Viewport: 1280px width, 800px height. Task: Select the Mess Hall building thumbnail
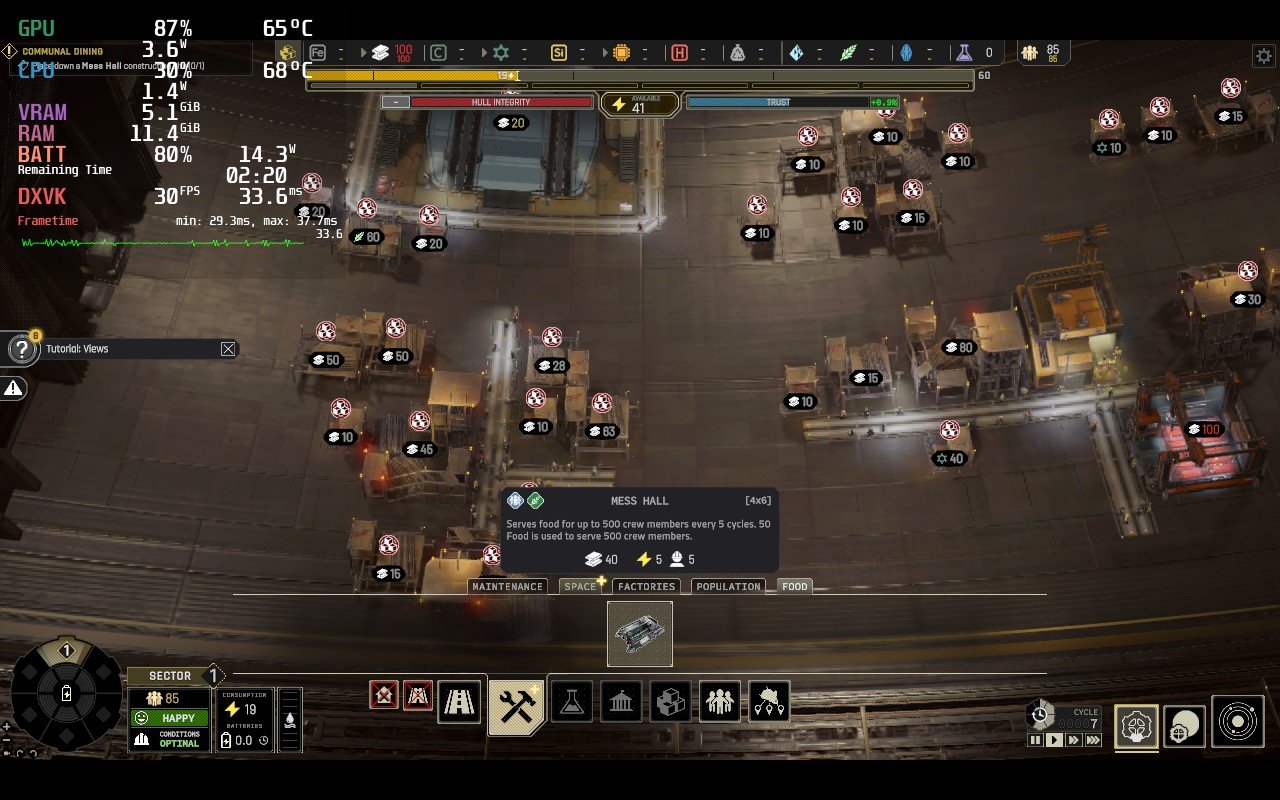click(x=640, y=634)
